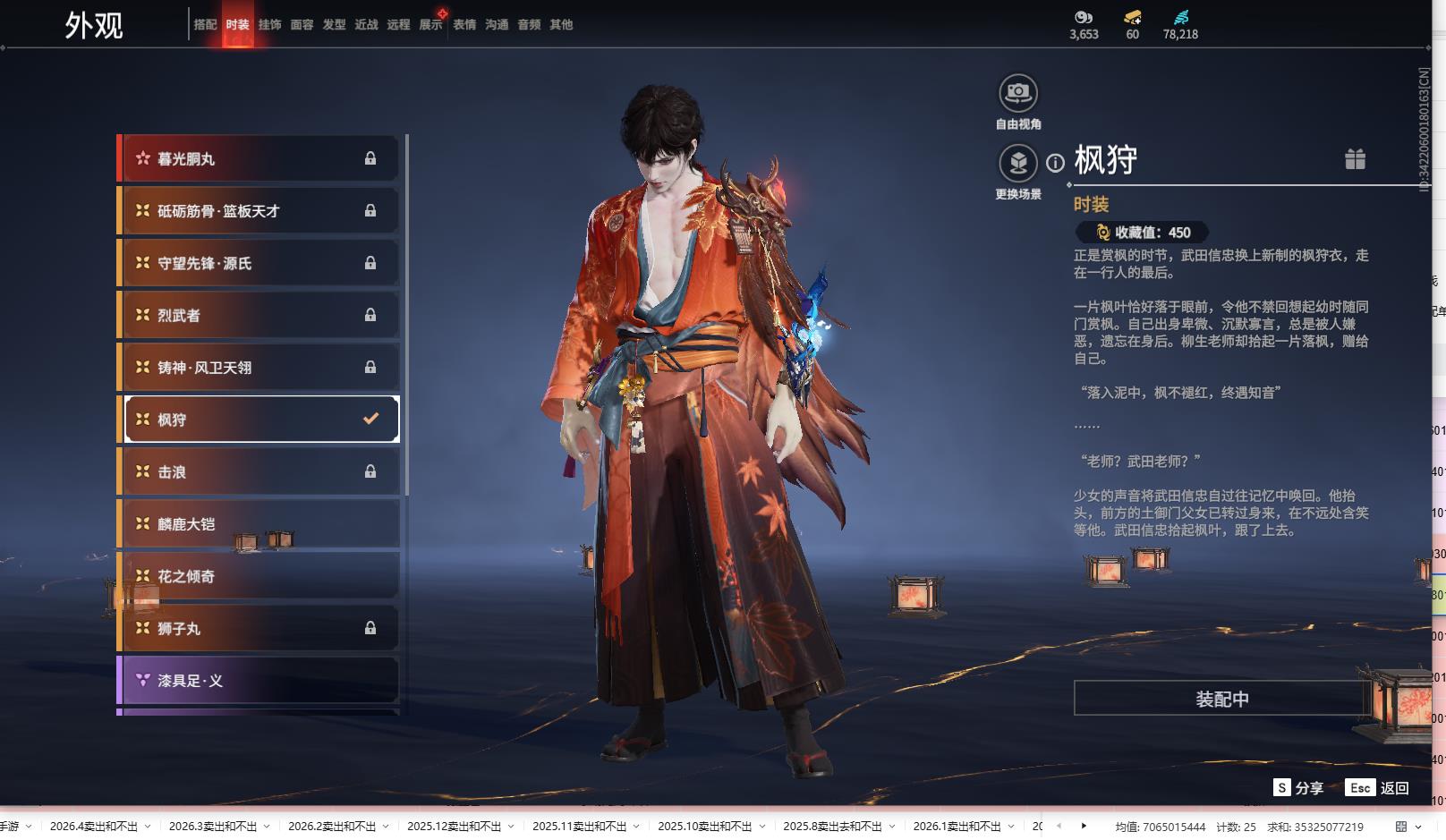Select the 暮光胴丸 outfit entry
The height and width of the screenshot is (840, 1446).
coord(259,158)
